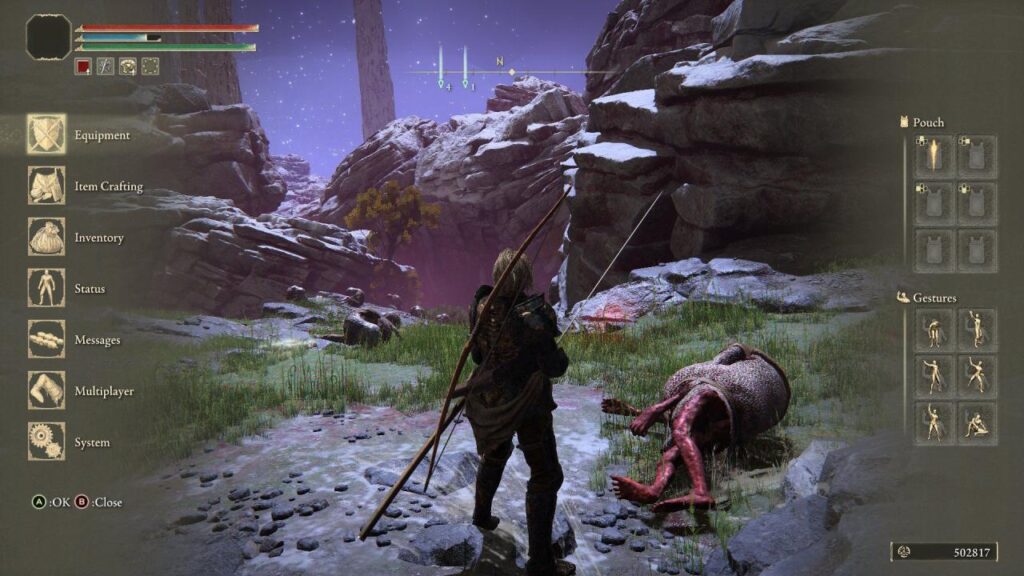
Task: Use the sitting gesture icon
Action: 977,424
